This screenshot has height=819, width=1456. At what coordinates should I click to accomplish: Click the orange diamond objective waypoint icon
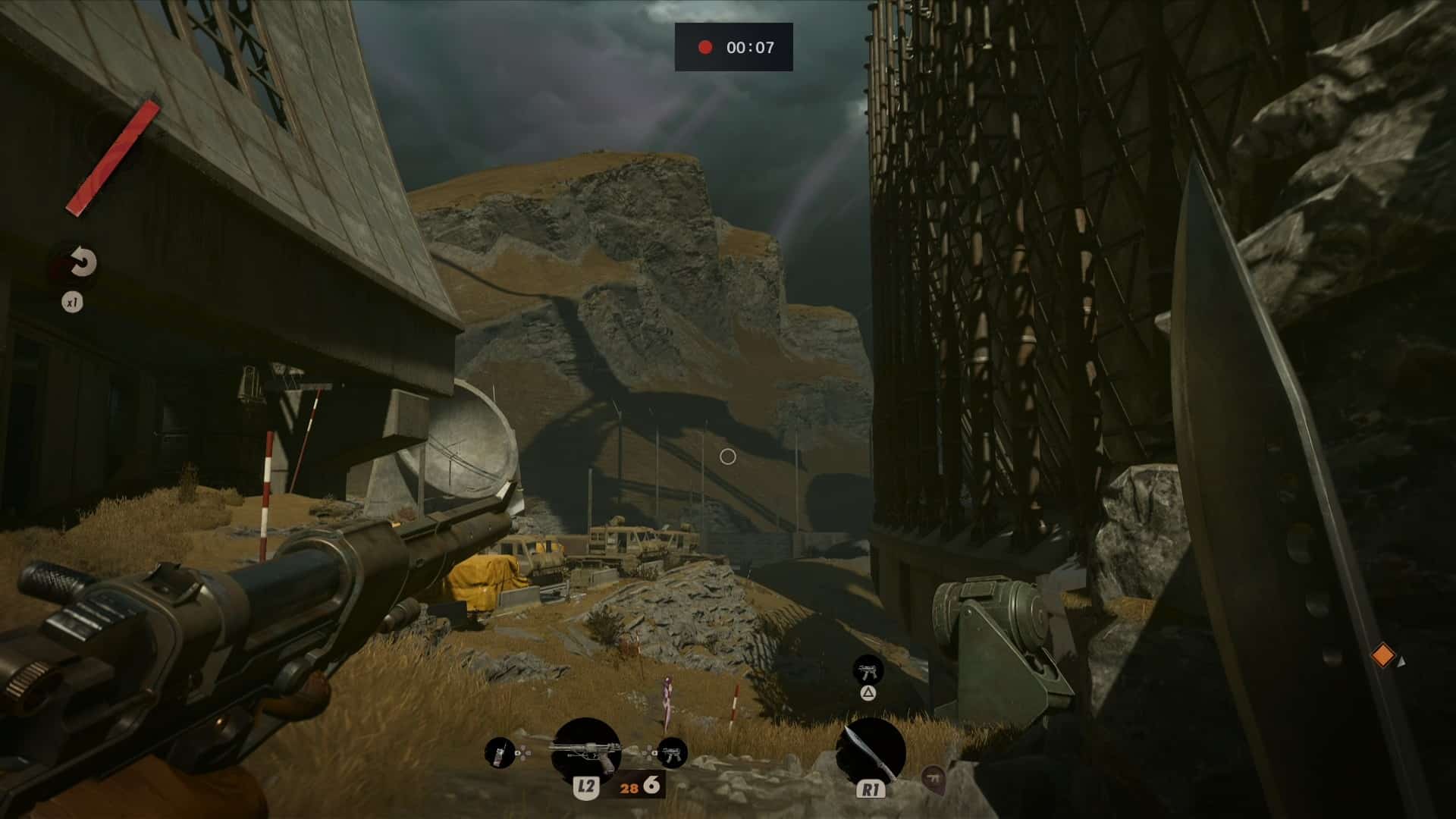1383,655
